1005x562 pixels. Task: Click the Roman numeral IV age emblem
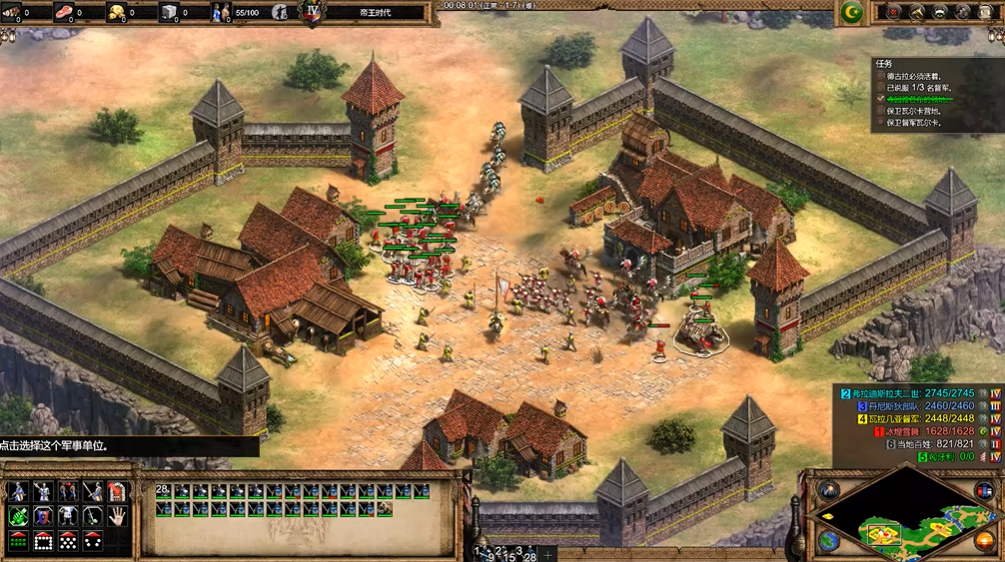pos(312,13)
